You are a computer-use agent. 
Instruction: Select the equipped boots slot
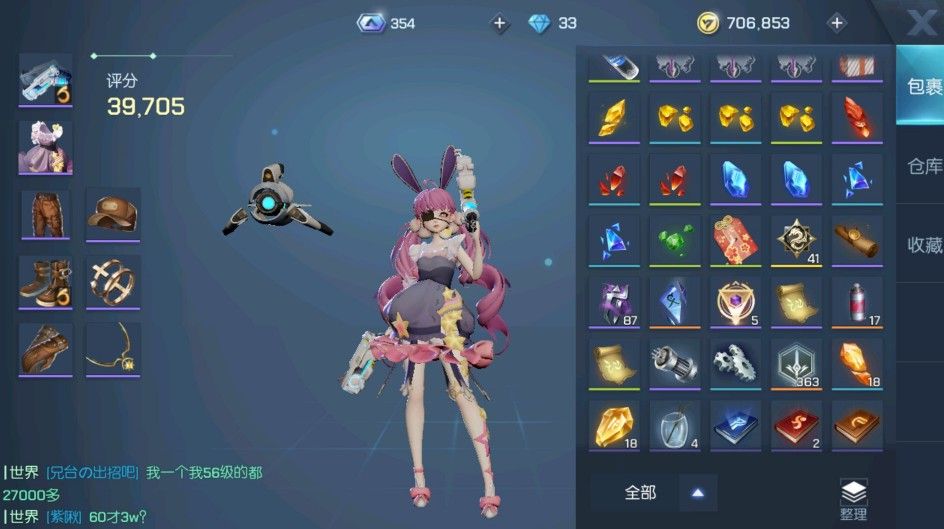click(x=46, y=281)
